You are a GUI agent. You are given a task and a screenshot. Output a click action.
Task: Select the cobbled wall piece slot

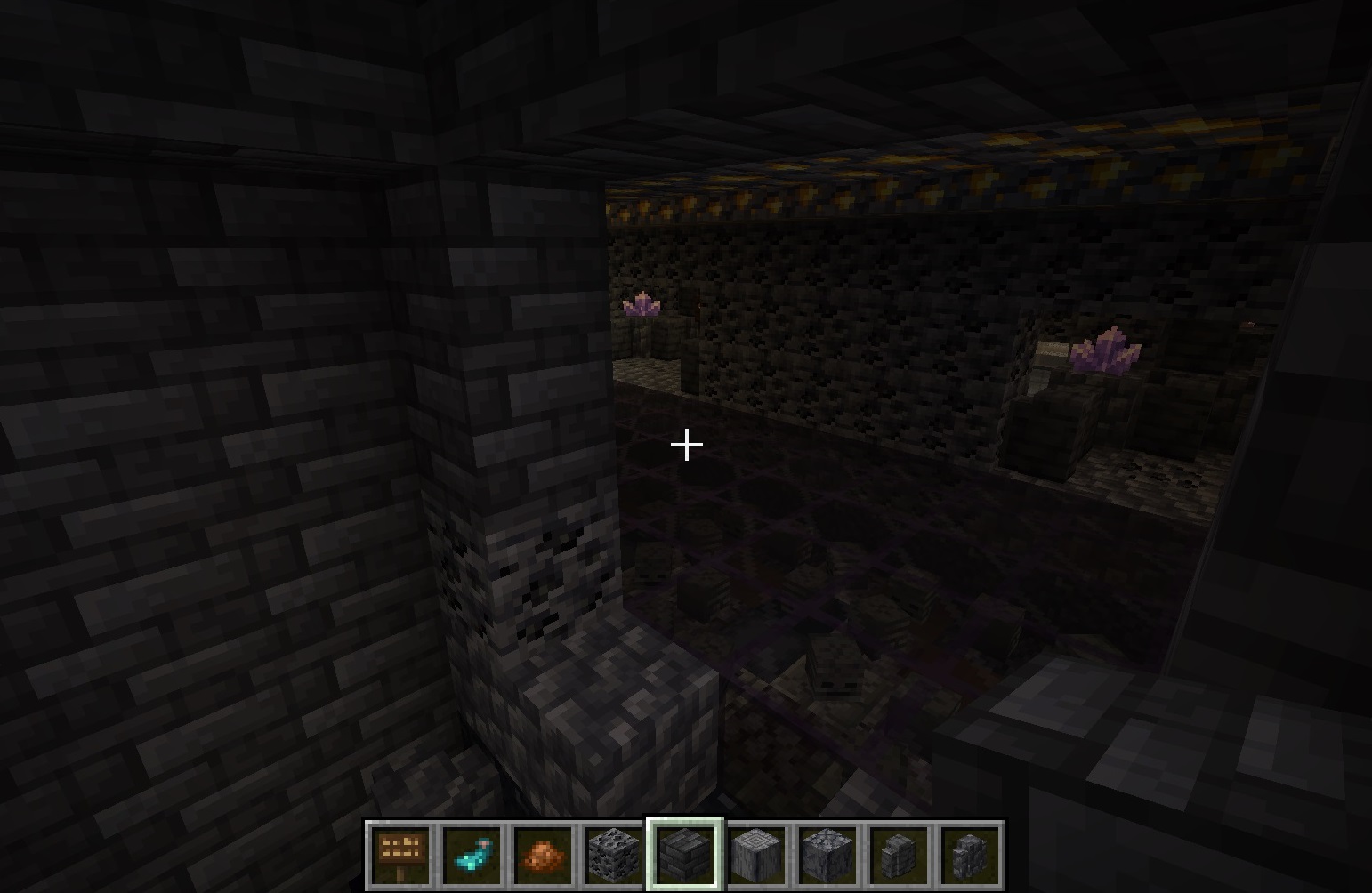point(970,855)
